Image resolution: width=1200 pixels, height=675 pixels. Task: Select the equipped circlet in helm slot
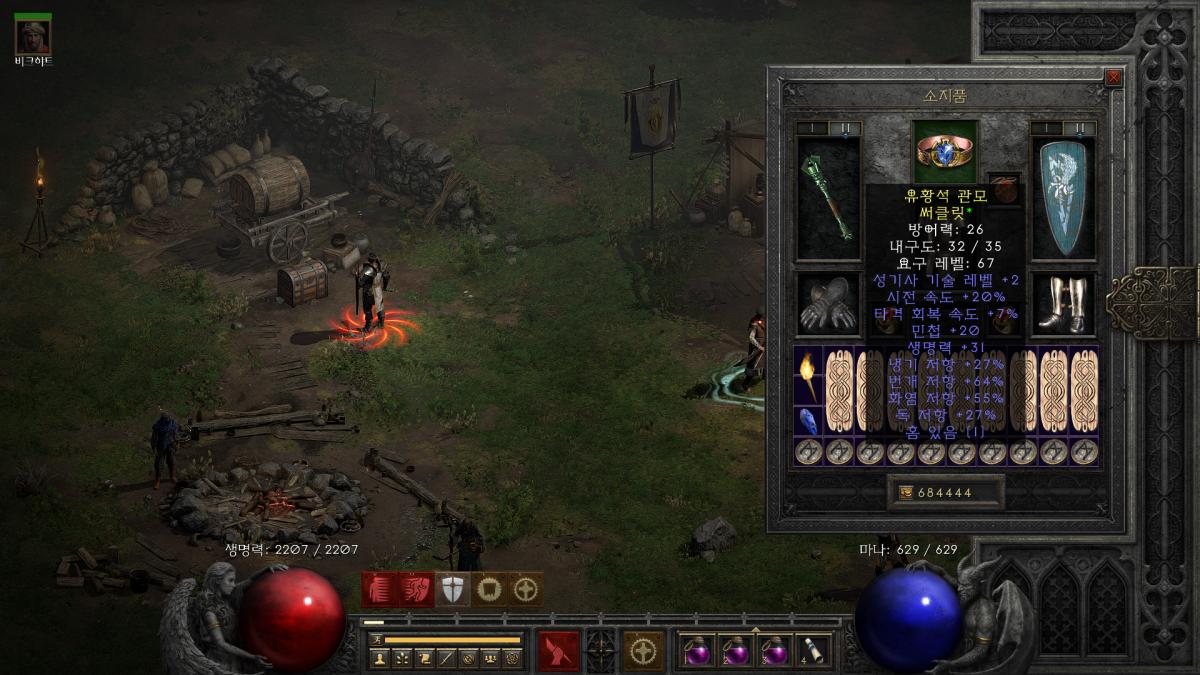945,151
